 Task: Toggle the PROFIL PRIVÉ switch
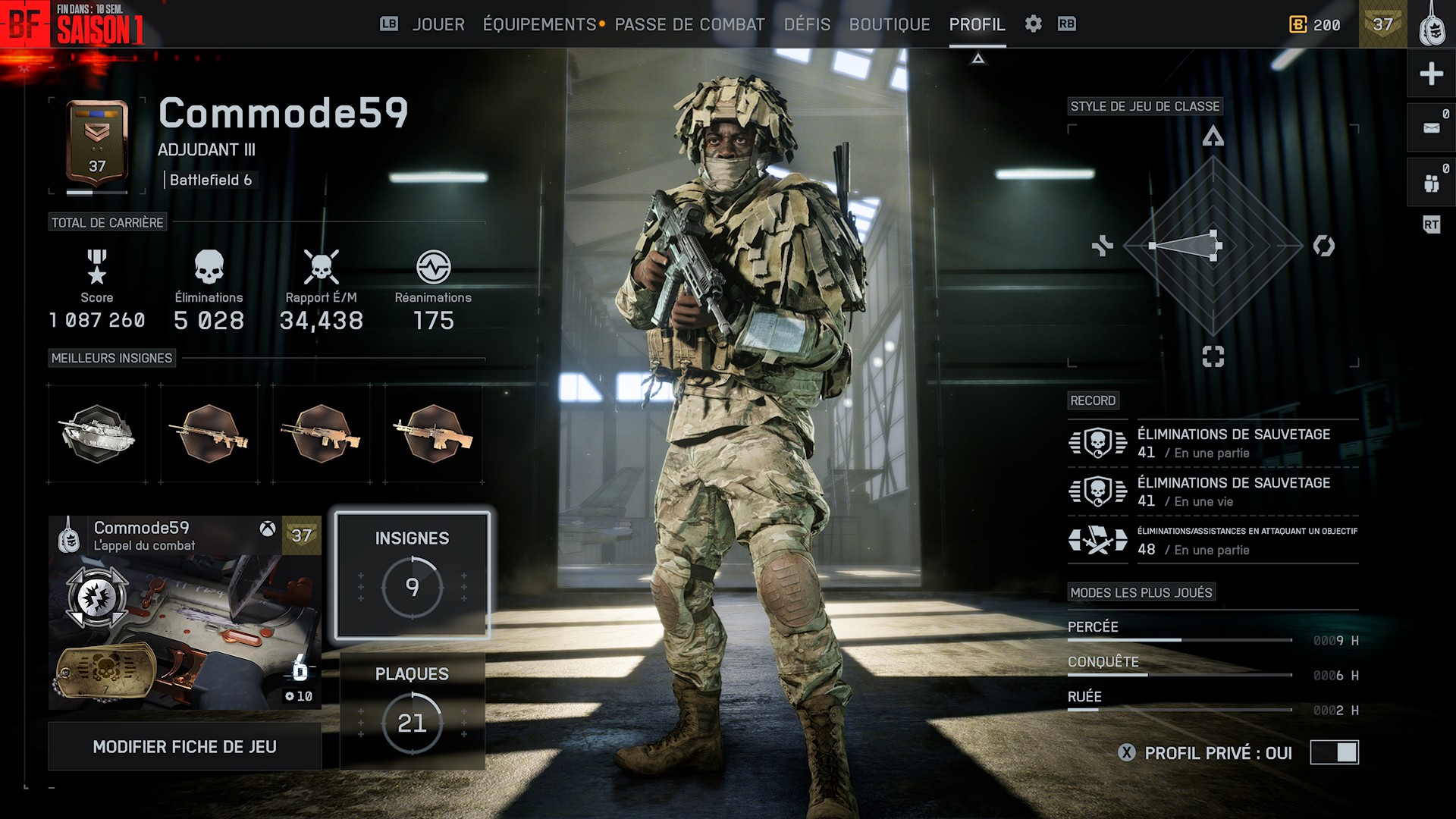(x=1334, y=752)
